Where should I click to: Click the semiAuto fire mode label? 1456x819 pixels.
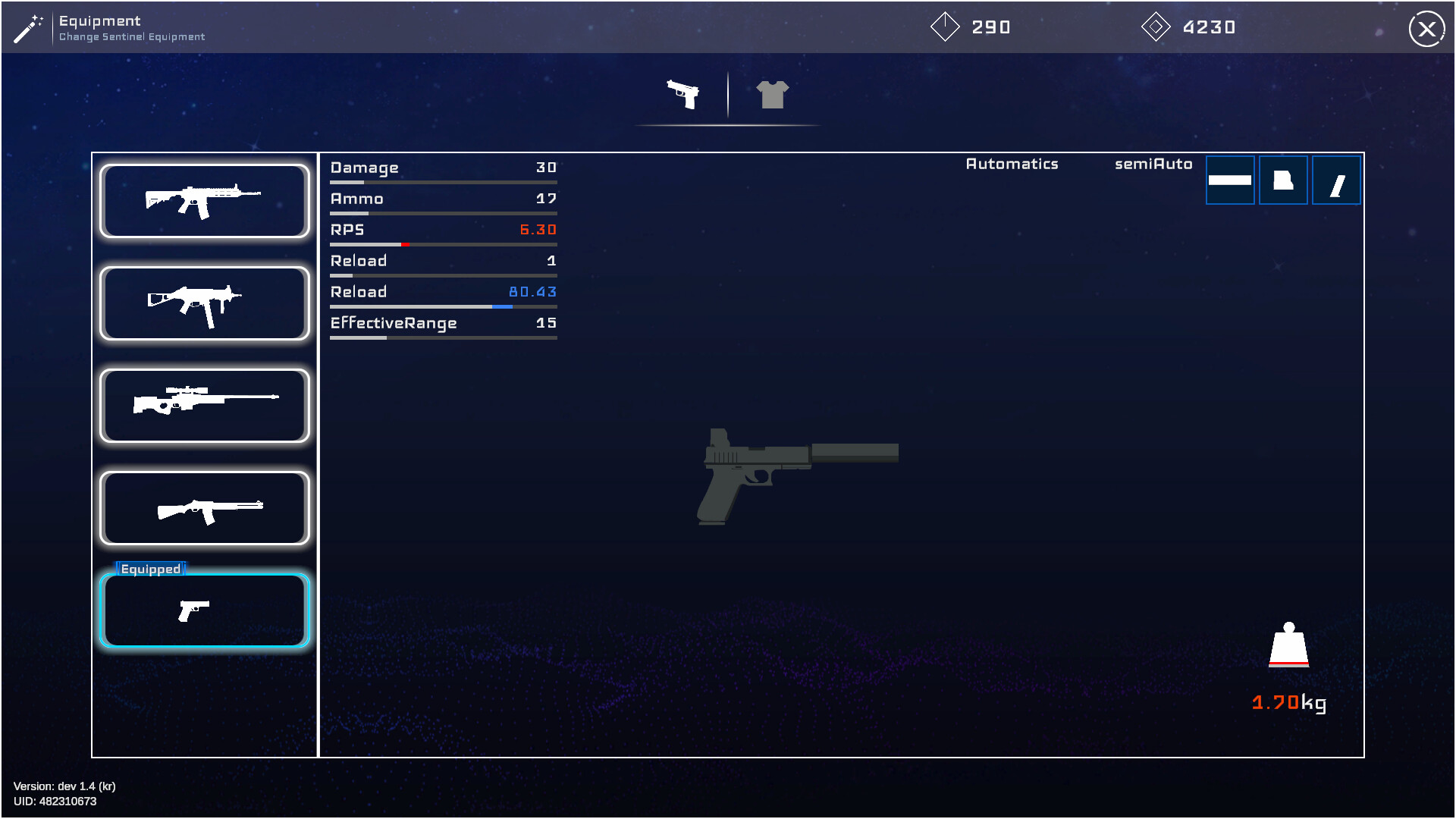(x=1153, y=164)
